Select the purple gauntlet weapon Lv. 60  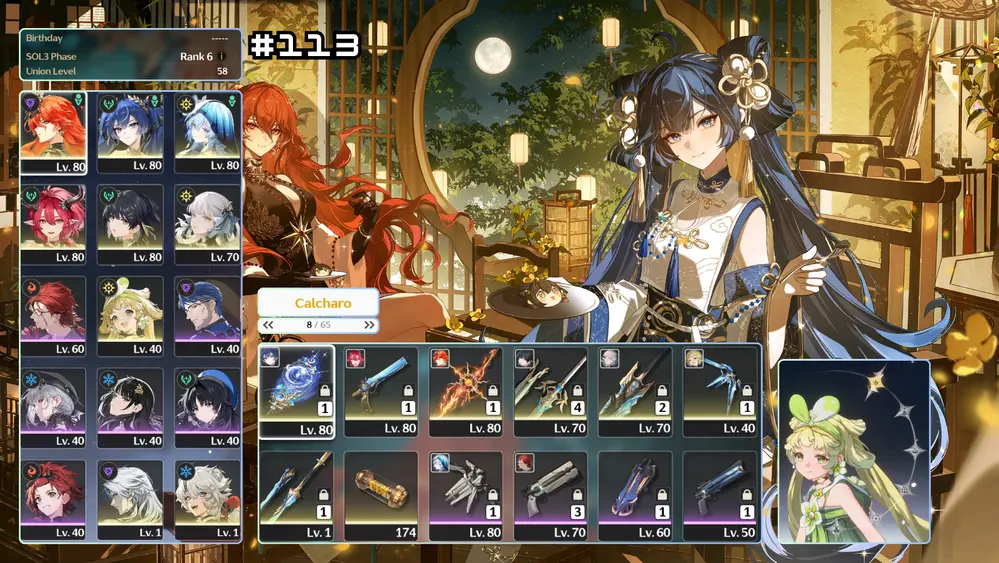635,495
